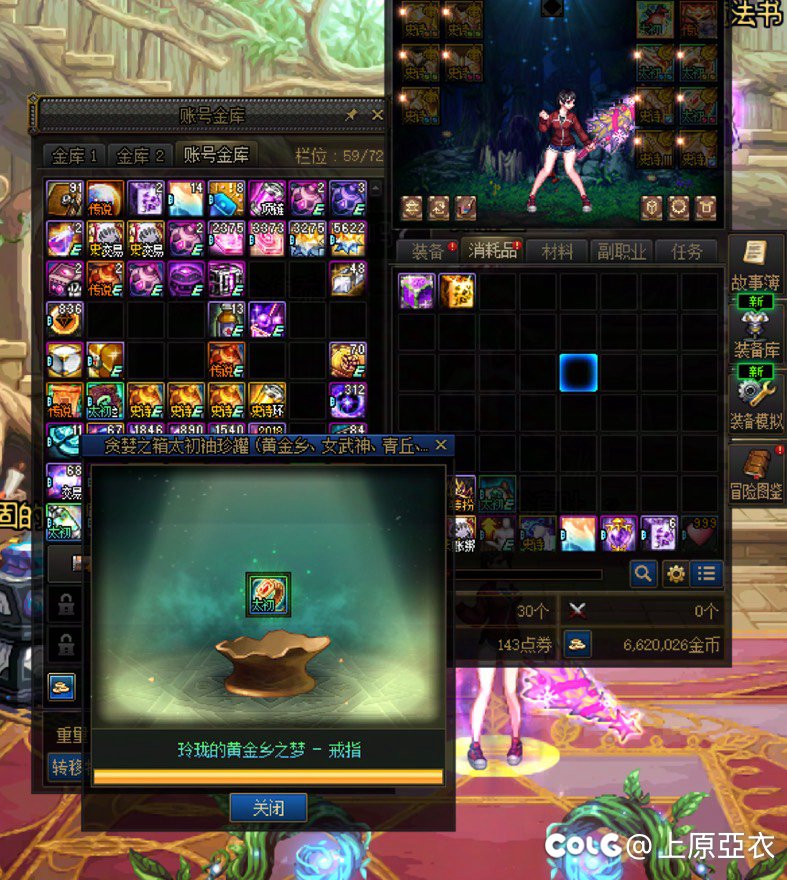787x880 pixels.
Task: Open the 冒险图鉴 book
Action: point(757,475)
